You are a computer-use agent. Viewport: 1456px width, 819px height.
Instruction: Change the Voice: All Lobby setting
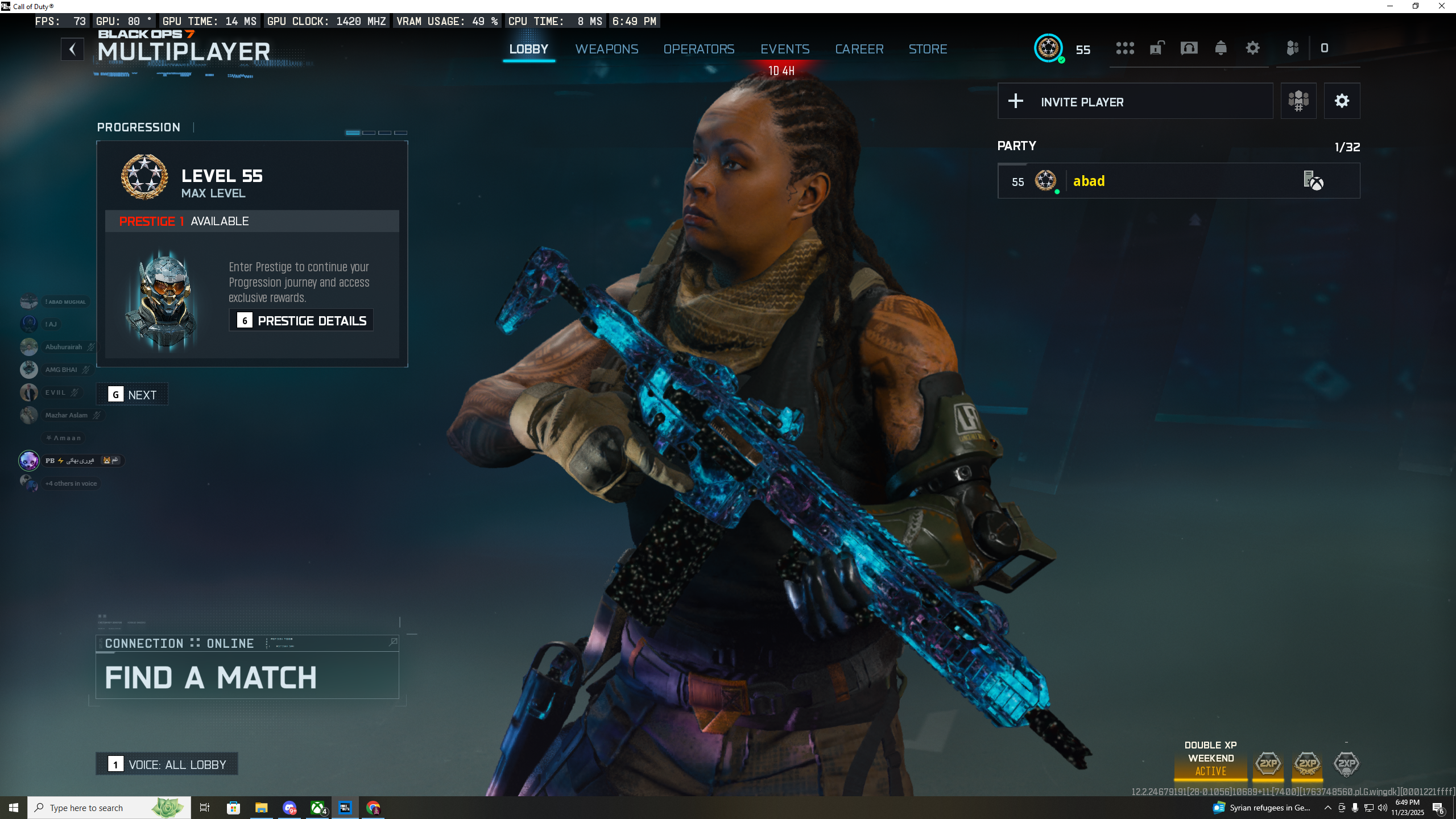click(x=167, y=764)
